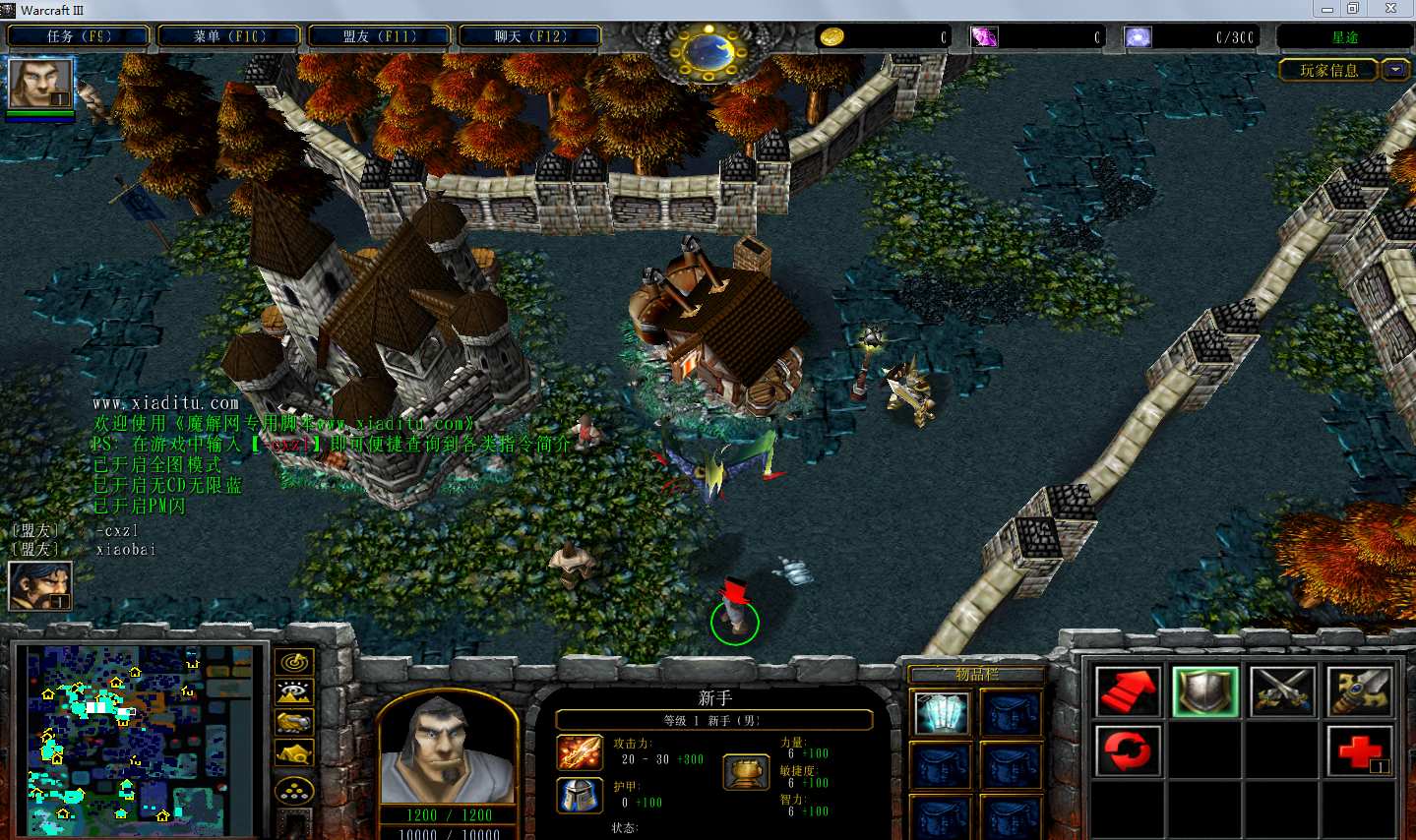
Task: Open the 任务 (F9) quests menu
Action: coord(79,36)
